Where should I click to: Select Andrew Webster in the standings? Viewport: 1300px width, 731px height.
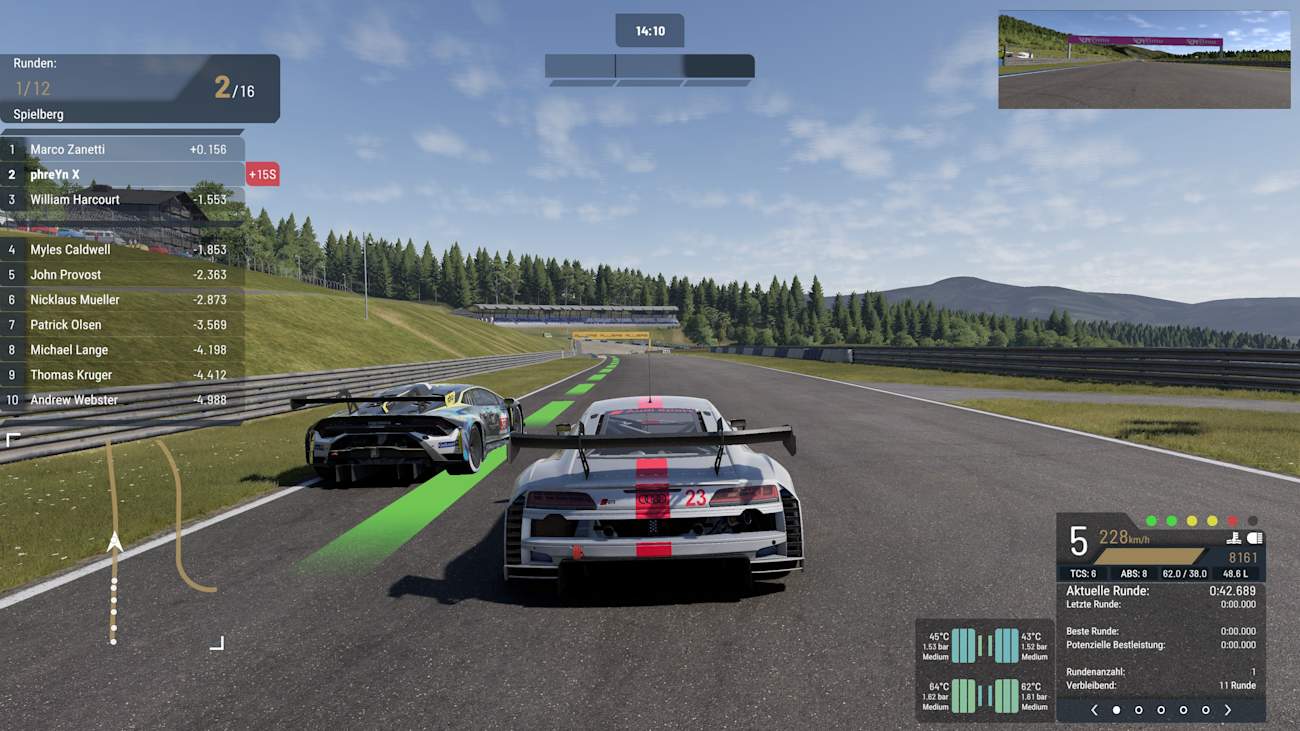coord(122,400)
